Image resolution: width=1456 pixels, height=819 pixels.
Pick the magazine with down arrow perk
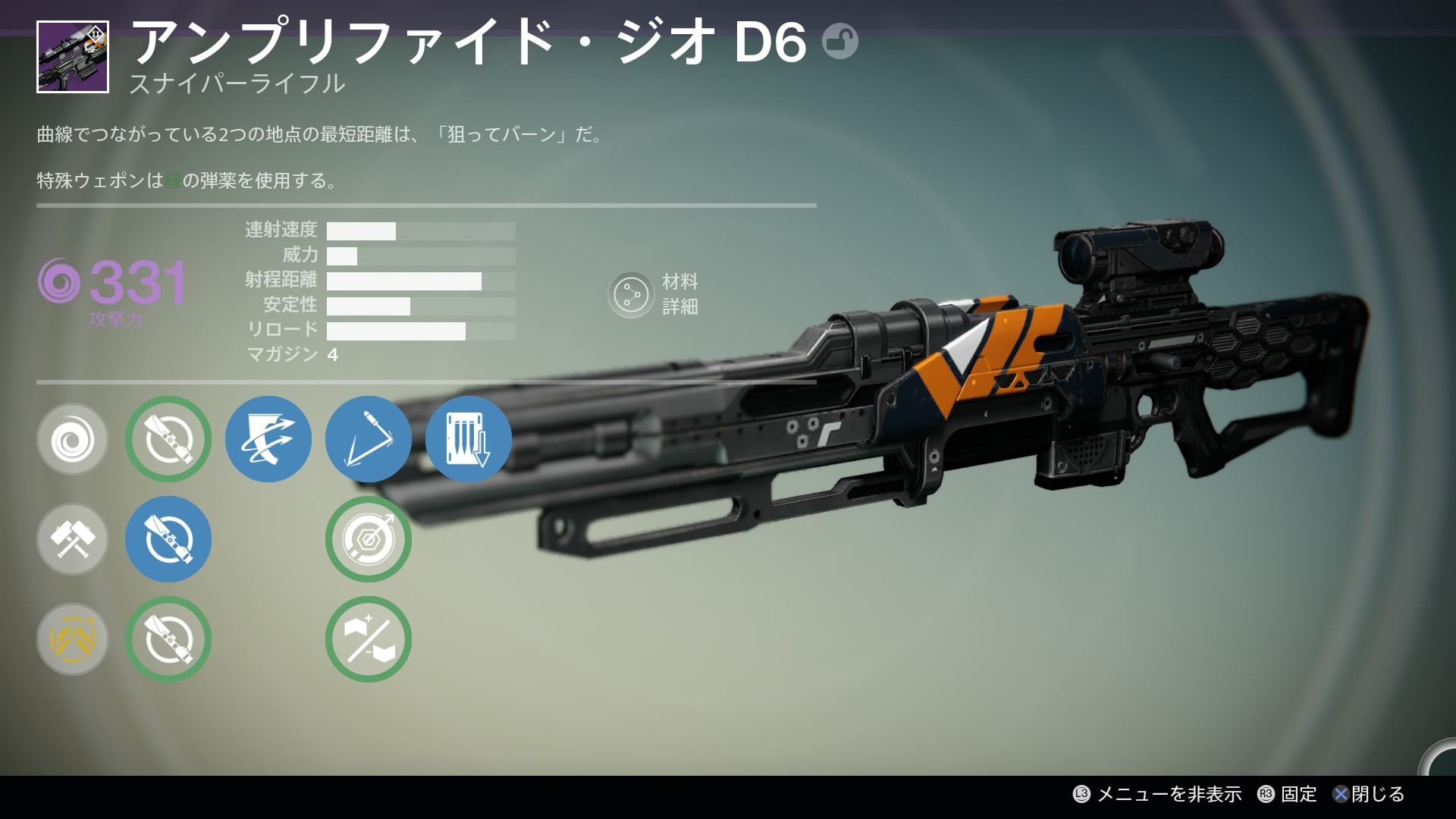[x=469, y=439]
